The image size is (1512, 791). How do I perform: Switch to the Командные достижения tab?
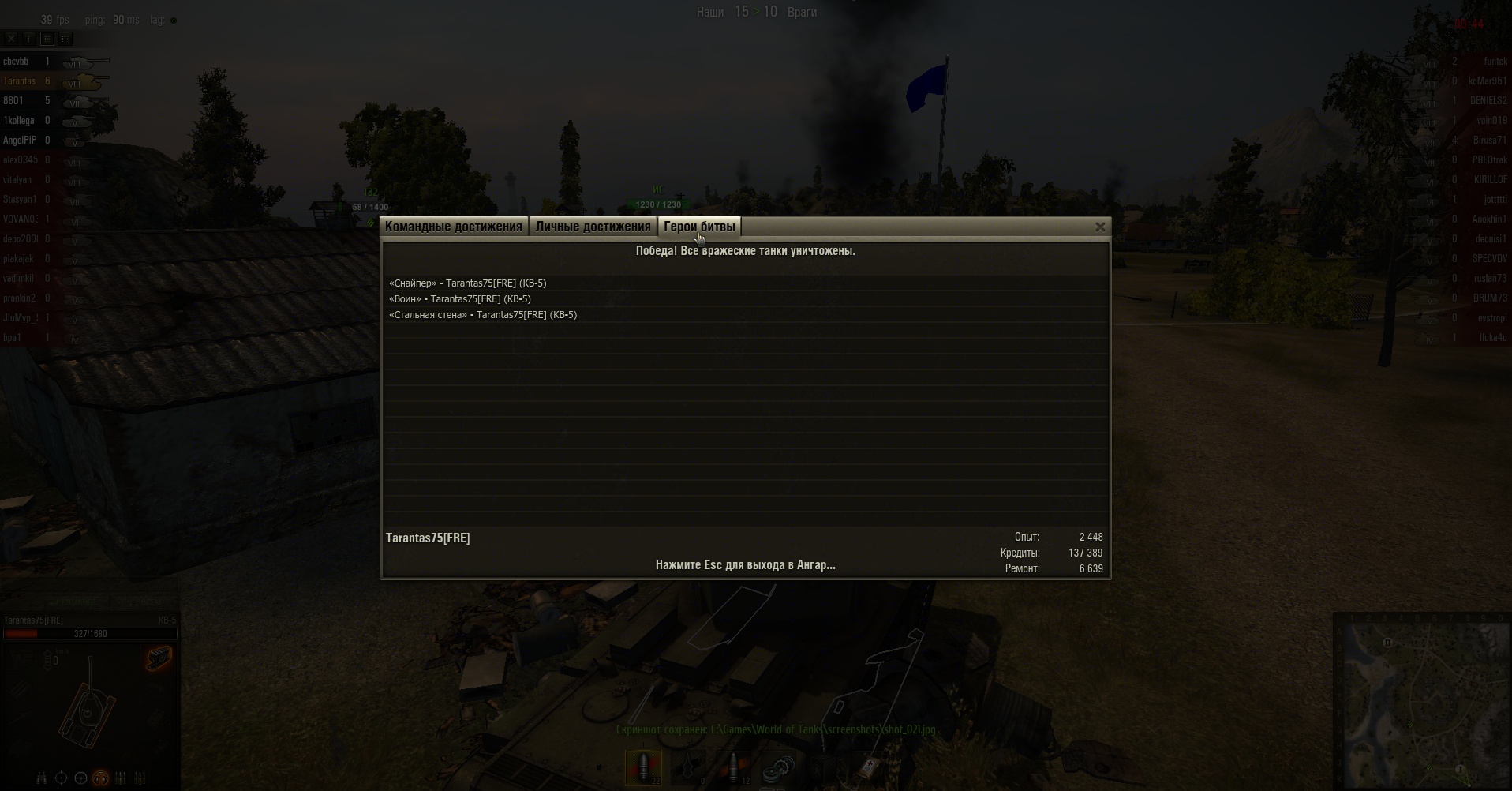coord(453,227)
